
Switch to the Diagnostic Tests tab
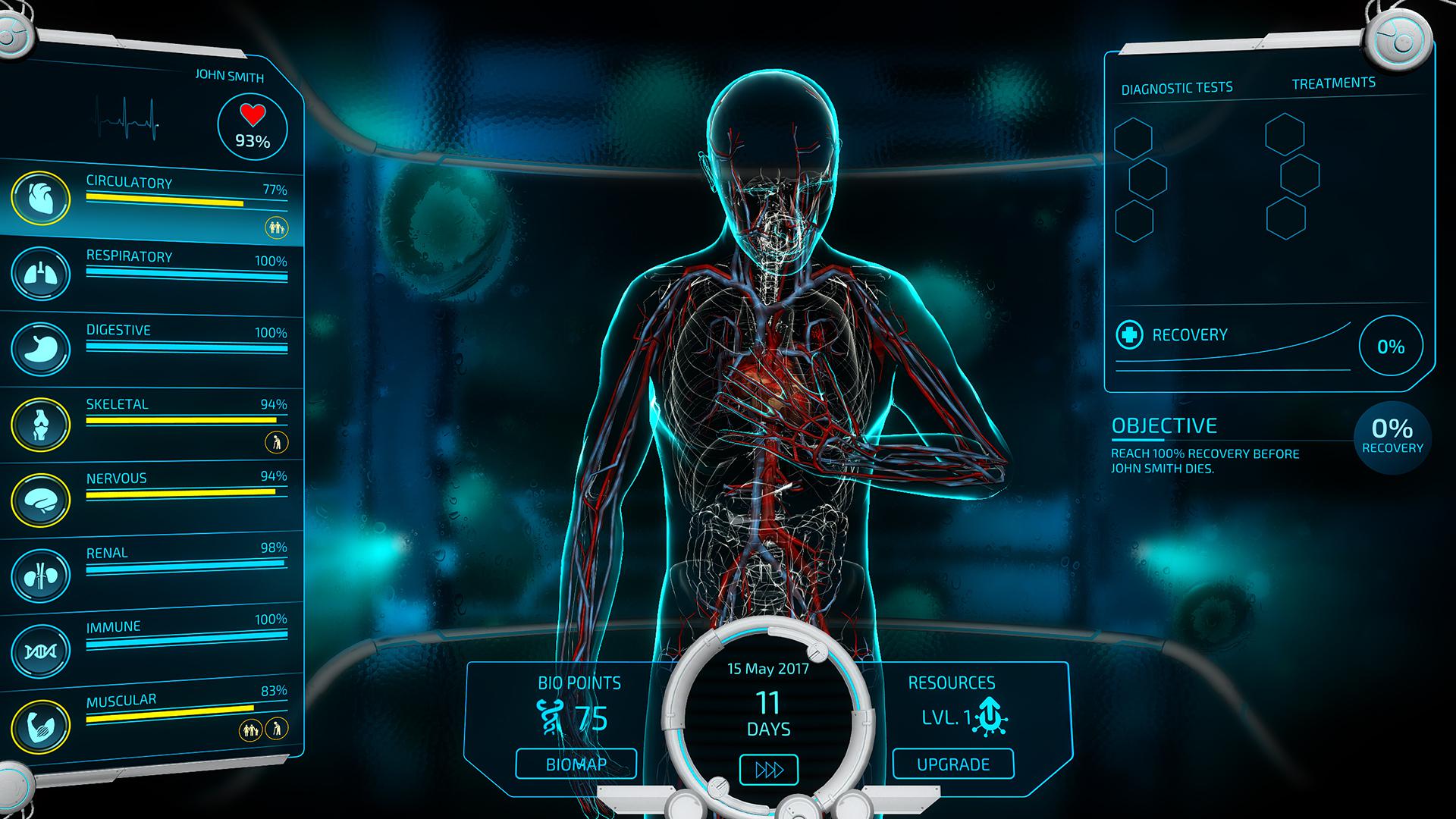1176,86
